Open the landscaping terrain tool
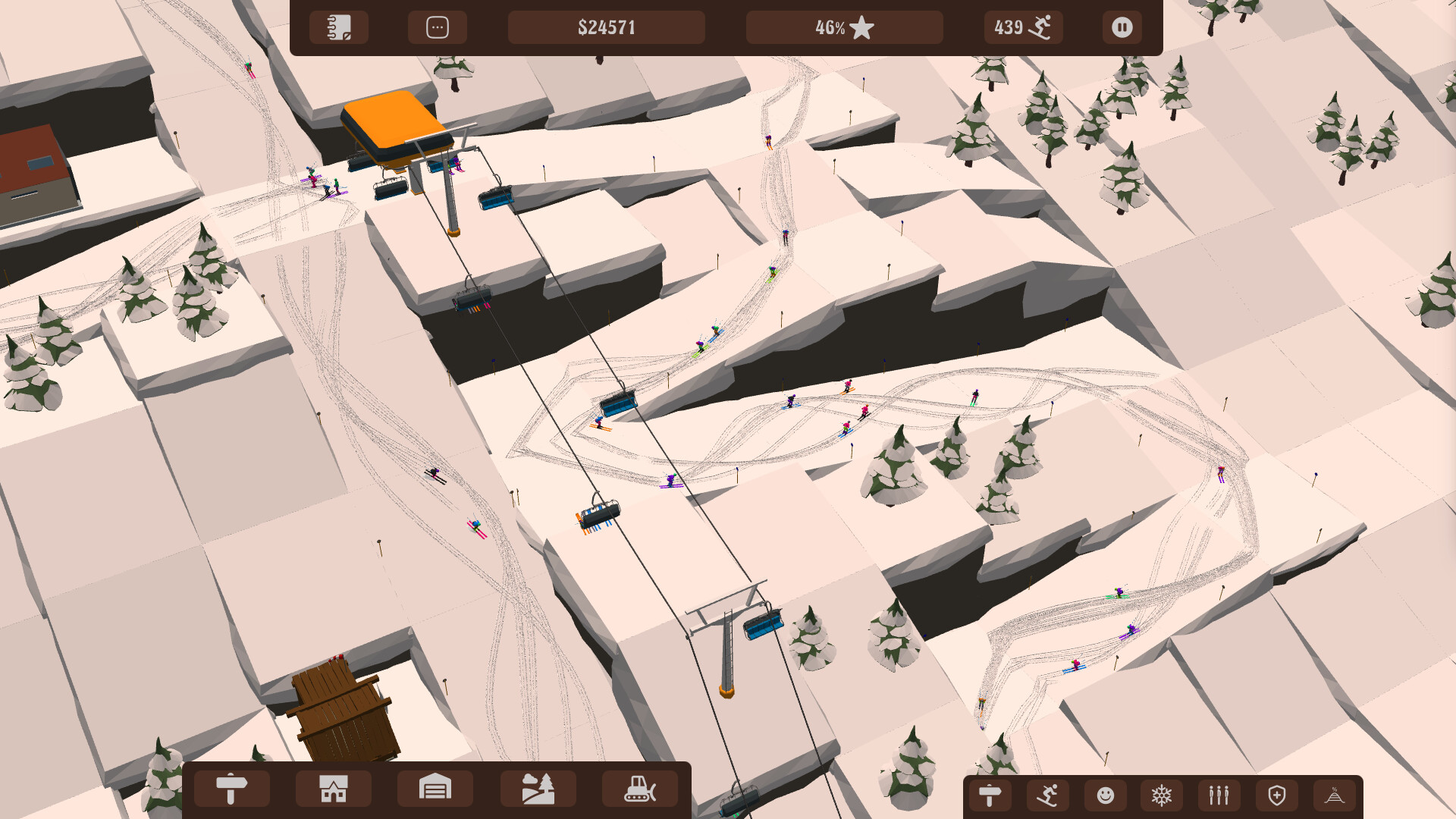The image size is (1456, 819). tap(538, 788)
